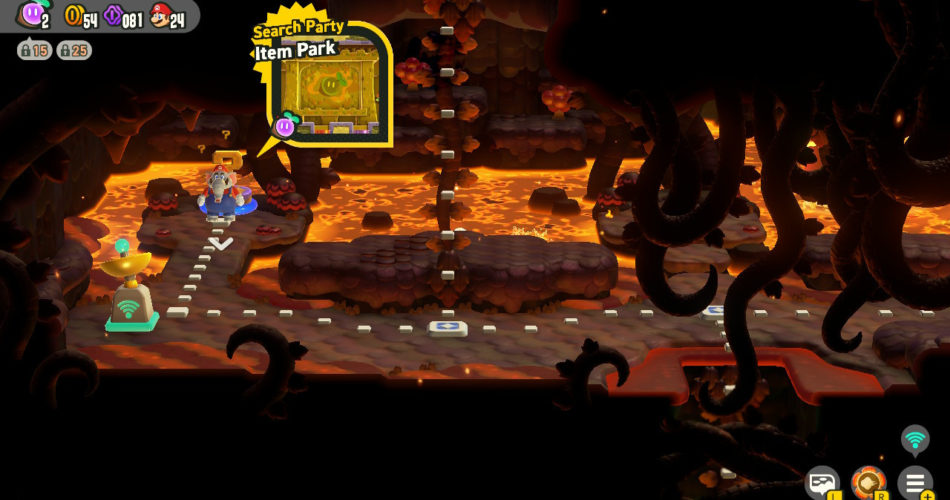This screenshot has height=500, width=950.
Task: Open the three-line main menu icon
Action: pyautogui.click(x=914, y=482)
